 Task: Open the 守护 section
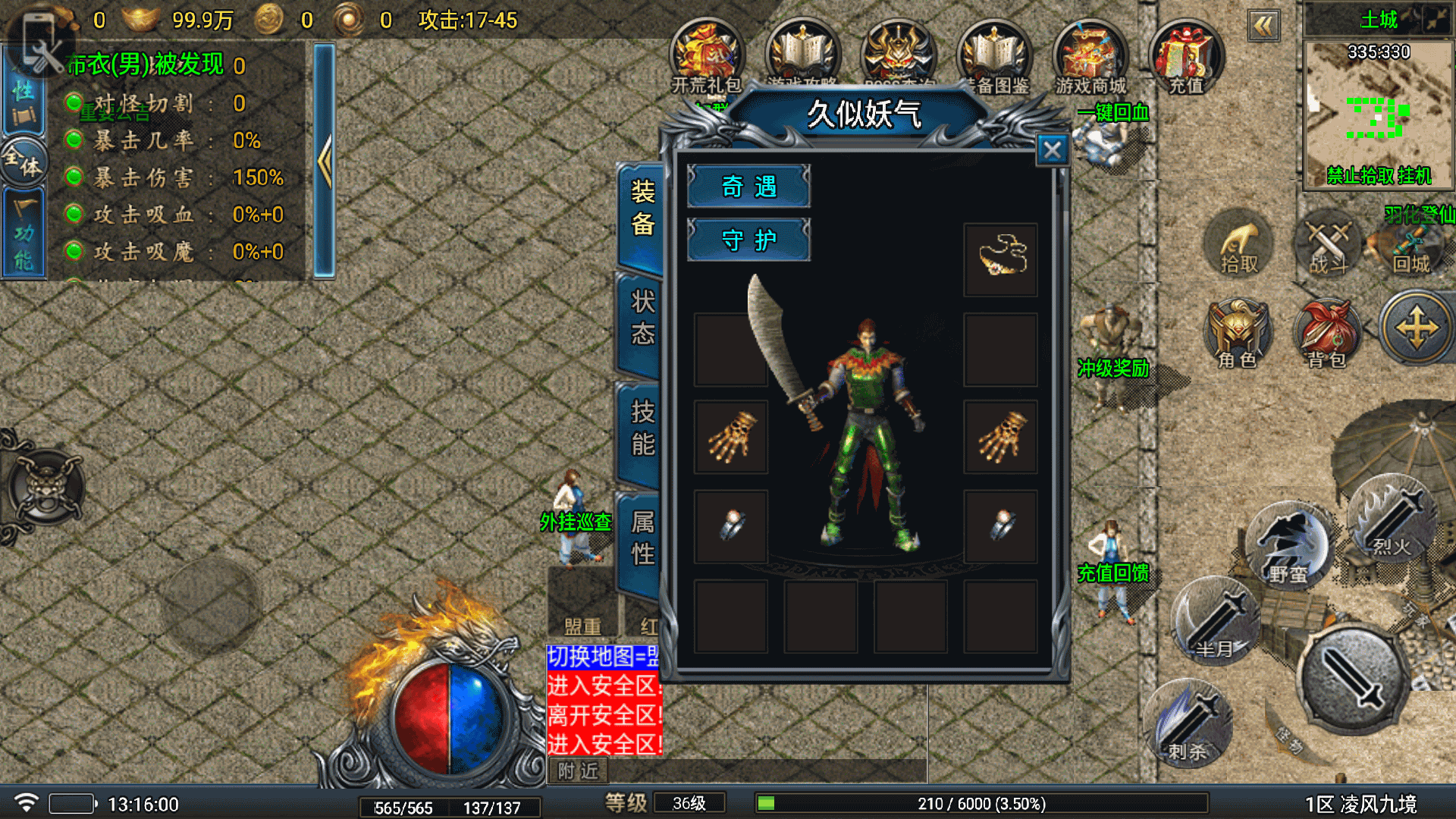coord(748,240)
